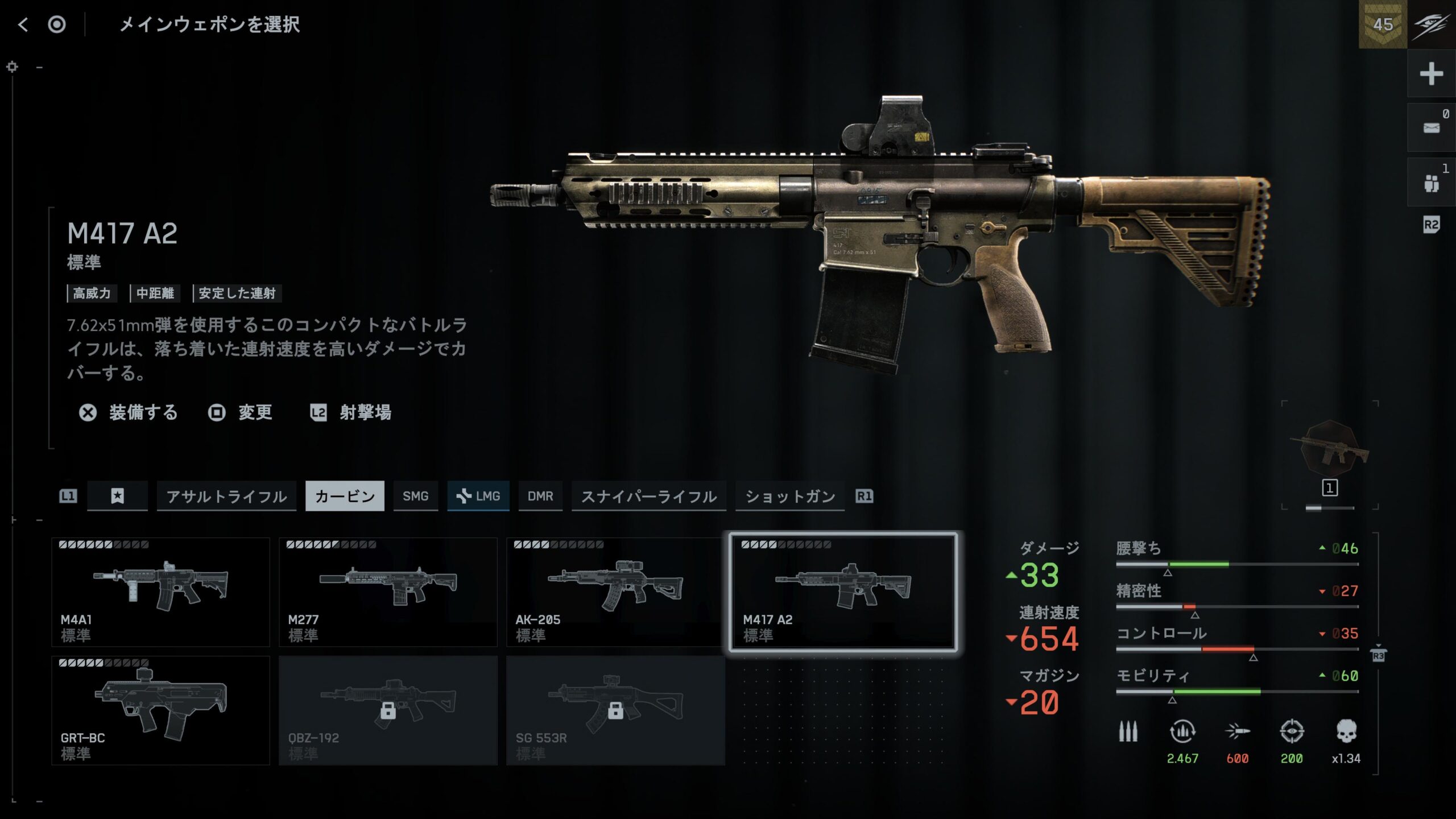Go back using the top-left arrow

pos(23,24)
